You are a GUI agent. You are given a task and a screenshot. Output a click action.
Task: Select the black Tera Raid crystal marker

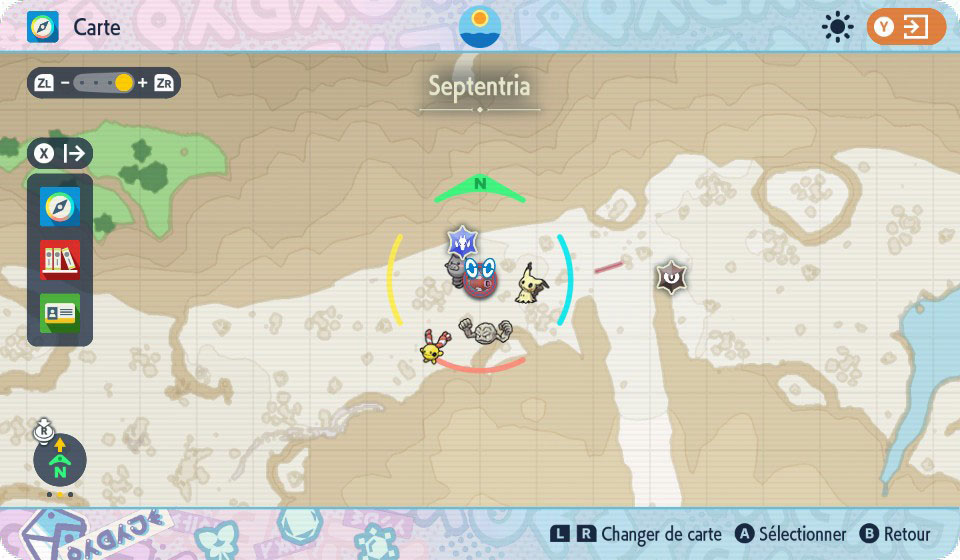tap(670, 276)
